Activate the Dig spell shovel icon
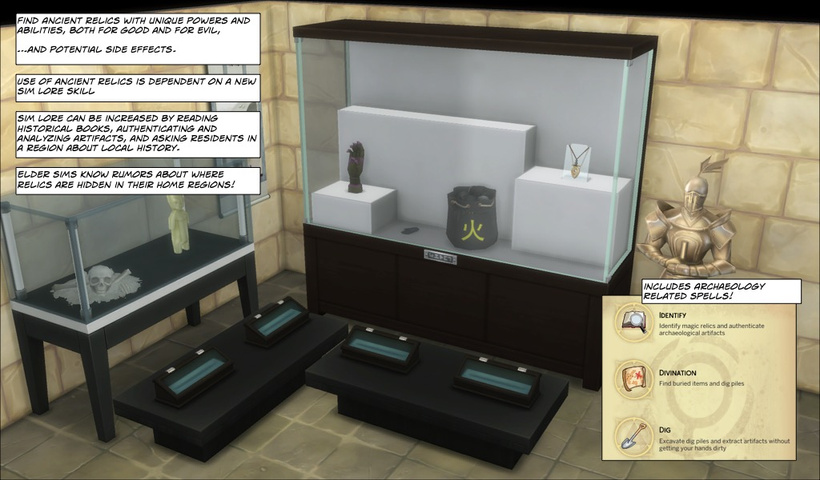Screen dimensions: 820x480 [x=635, y=436]
